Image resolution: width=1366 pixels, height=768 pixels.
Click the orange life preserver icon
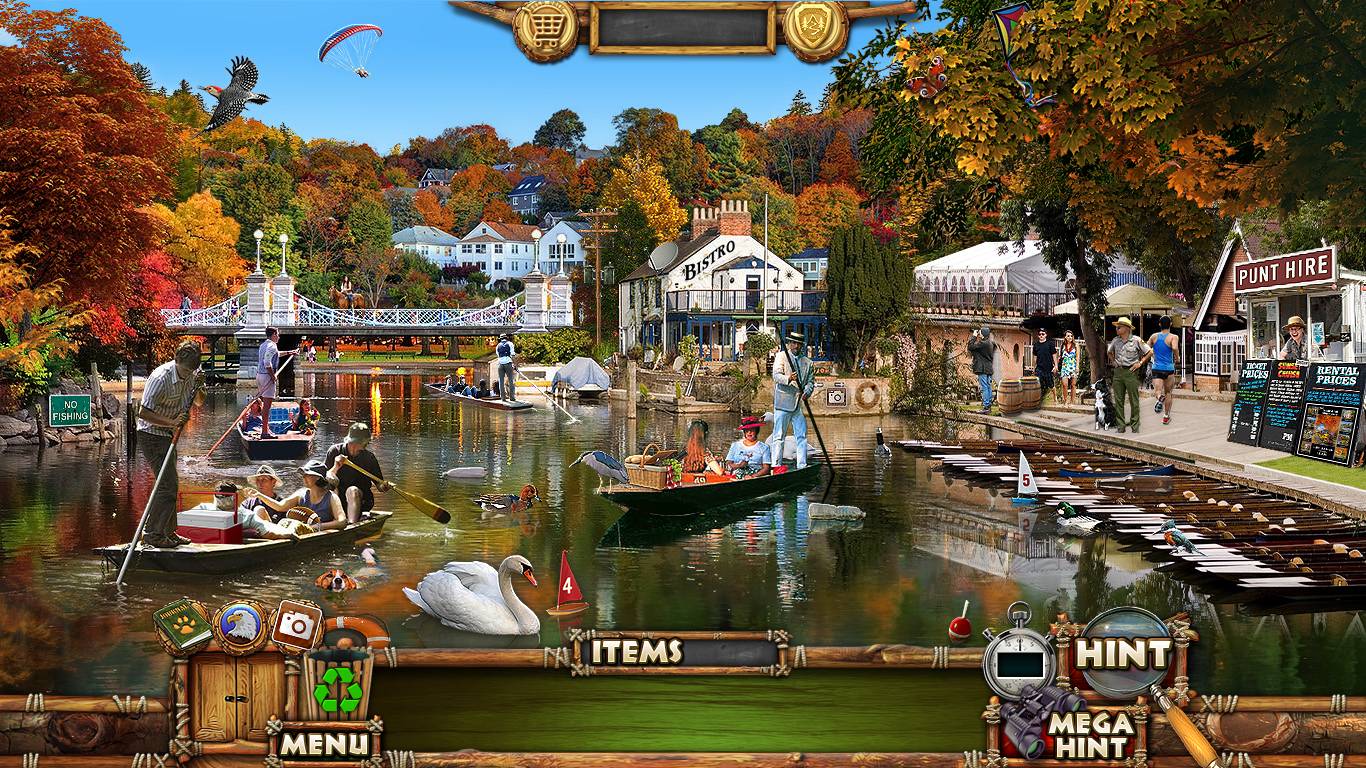pos(357,632)
